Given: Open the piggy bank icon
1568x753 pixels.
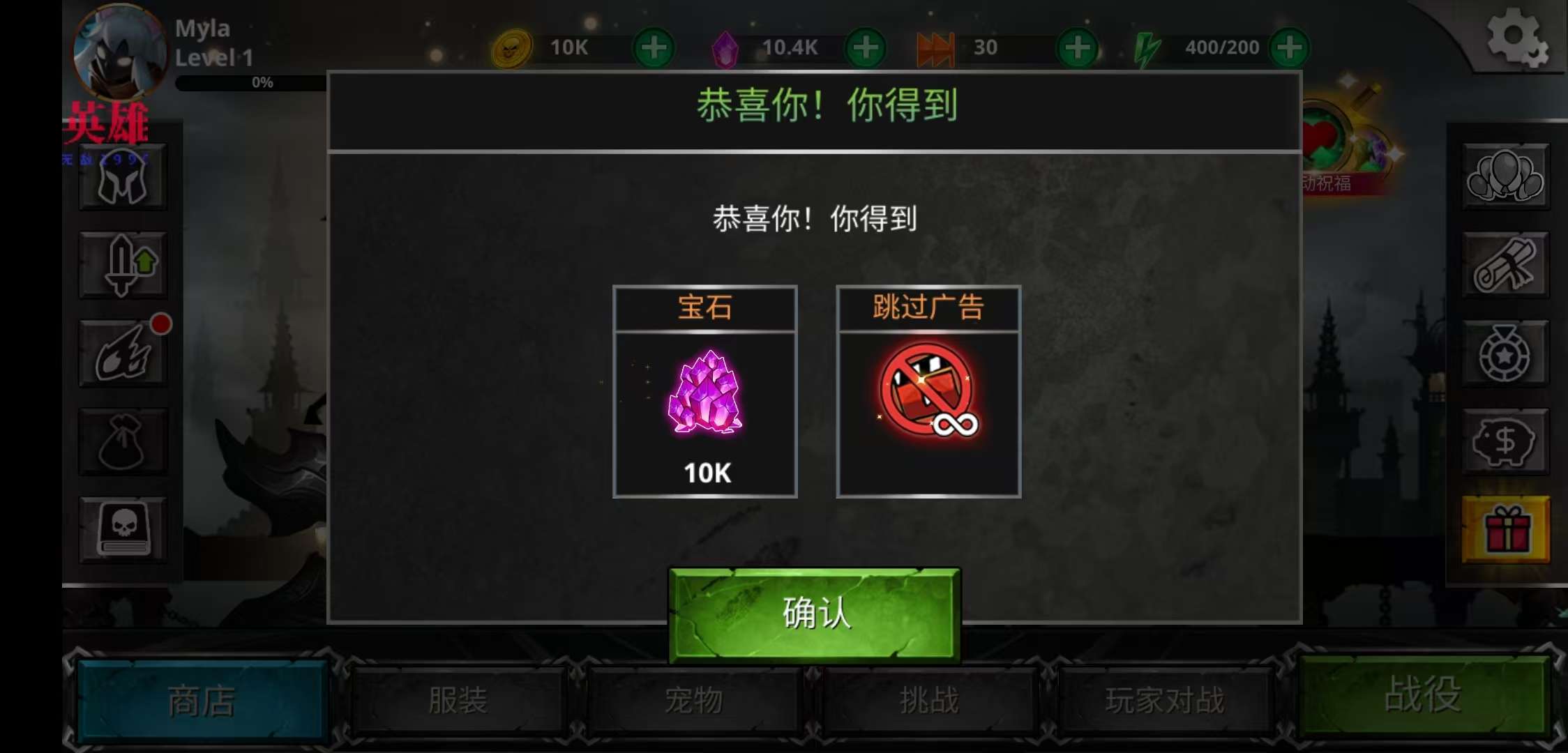Looking at the screenshot, I should 1505,441.
